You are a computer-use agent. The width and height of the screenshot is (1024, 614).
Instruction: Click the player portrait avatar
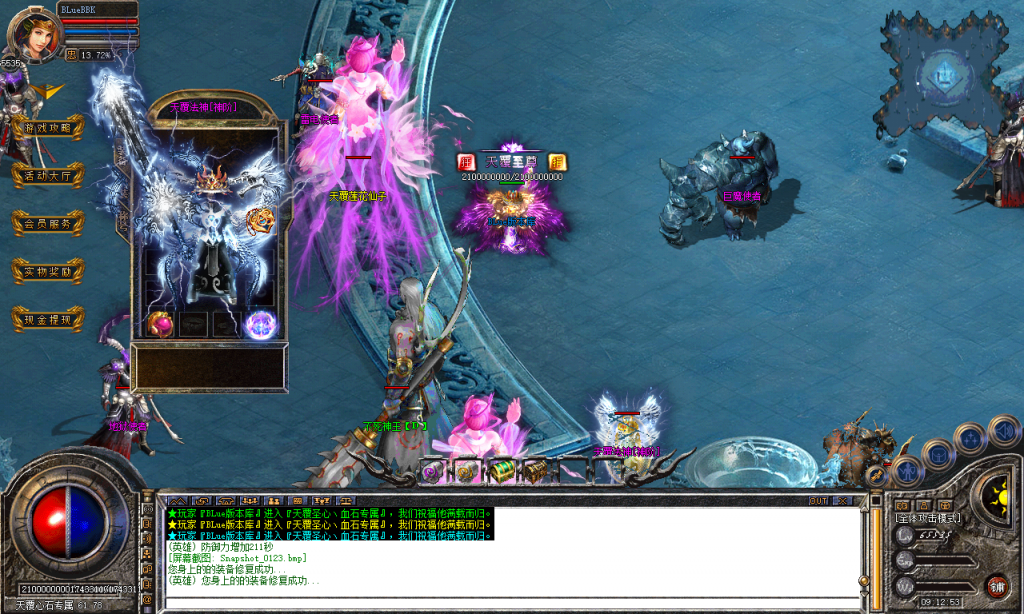(32, 33)
